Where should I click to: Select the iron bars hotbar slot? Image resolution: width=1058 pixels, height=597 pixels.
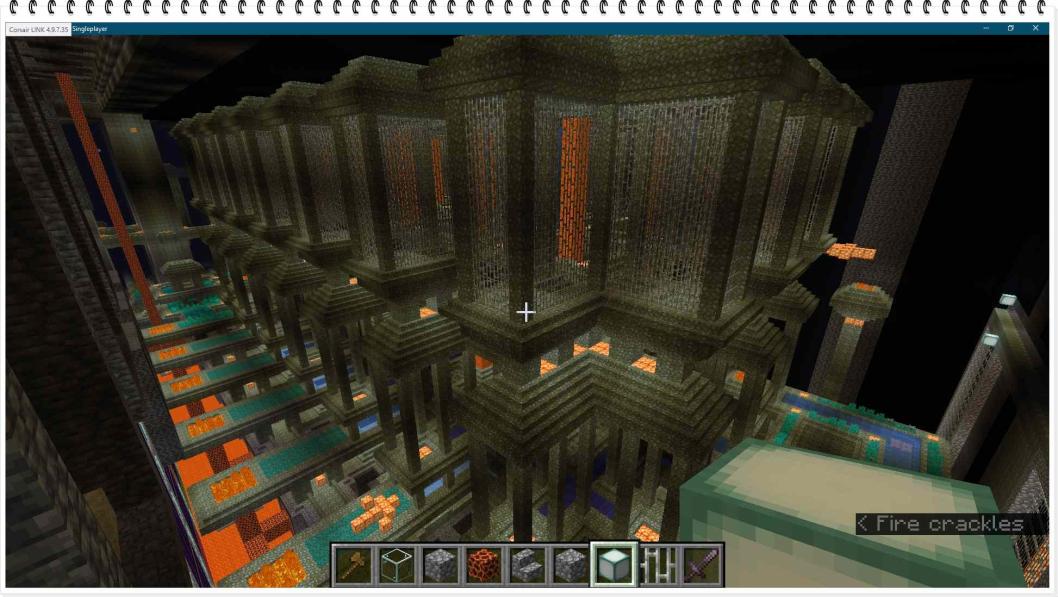[657, 565]
